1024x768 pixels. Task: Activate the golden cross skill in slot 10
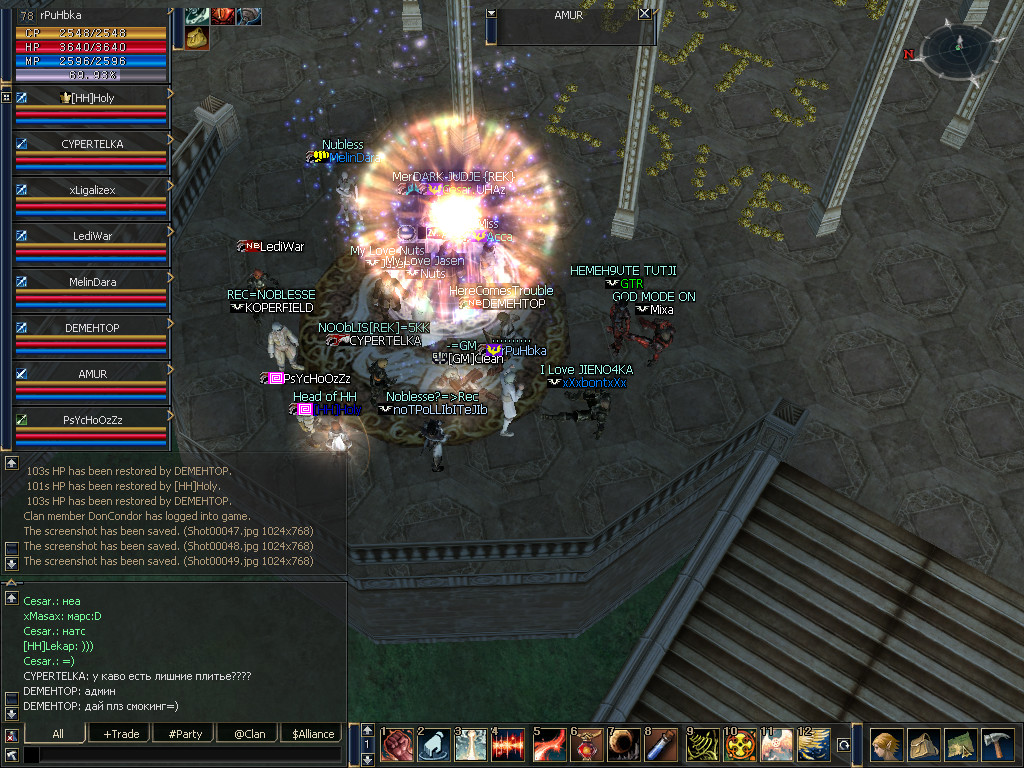point(741,745)
